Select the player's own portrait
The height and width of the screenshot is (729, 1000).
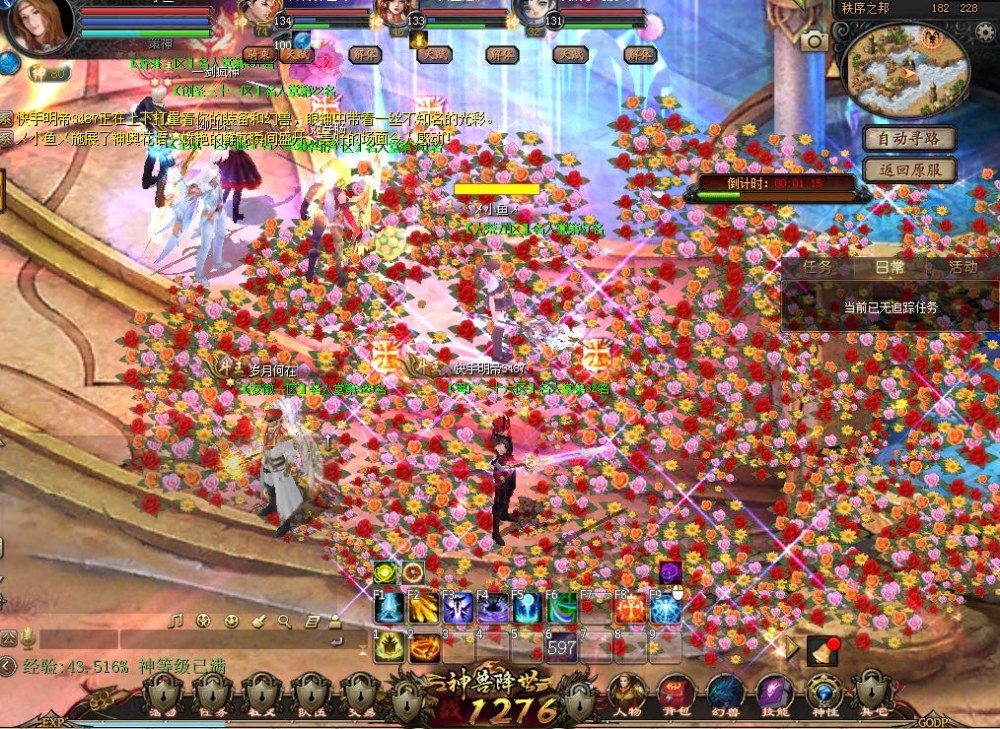[x=38, y=24]
